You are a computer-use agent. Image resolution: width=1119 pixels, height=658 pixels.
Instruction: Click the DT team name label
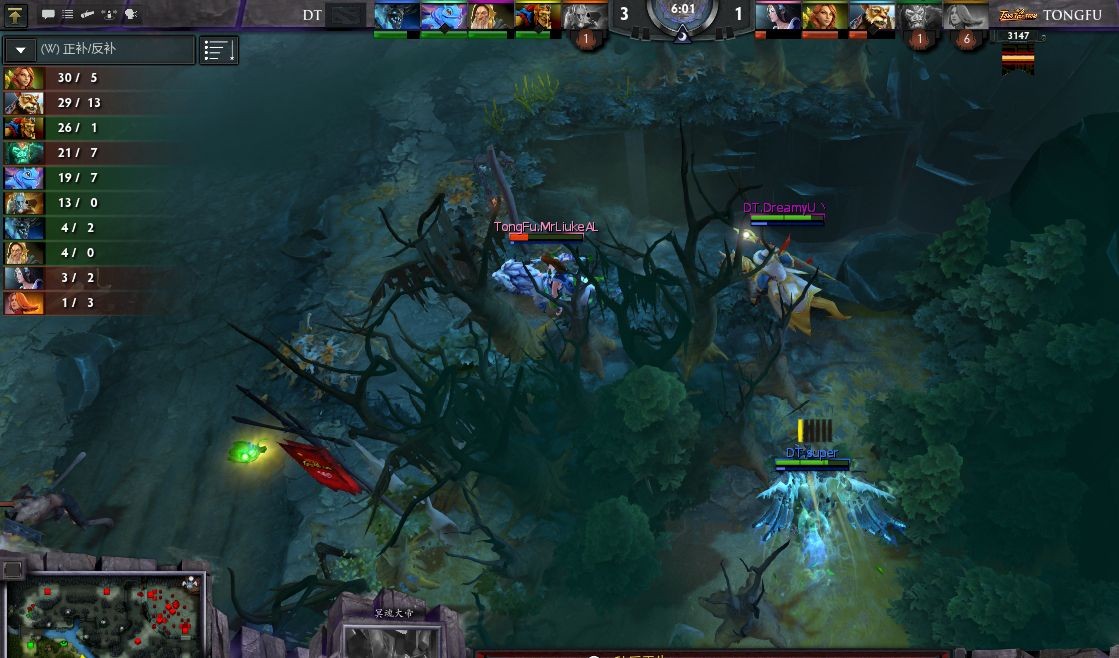point(312,15)
